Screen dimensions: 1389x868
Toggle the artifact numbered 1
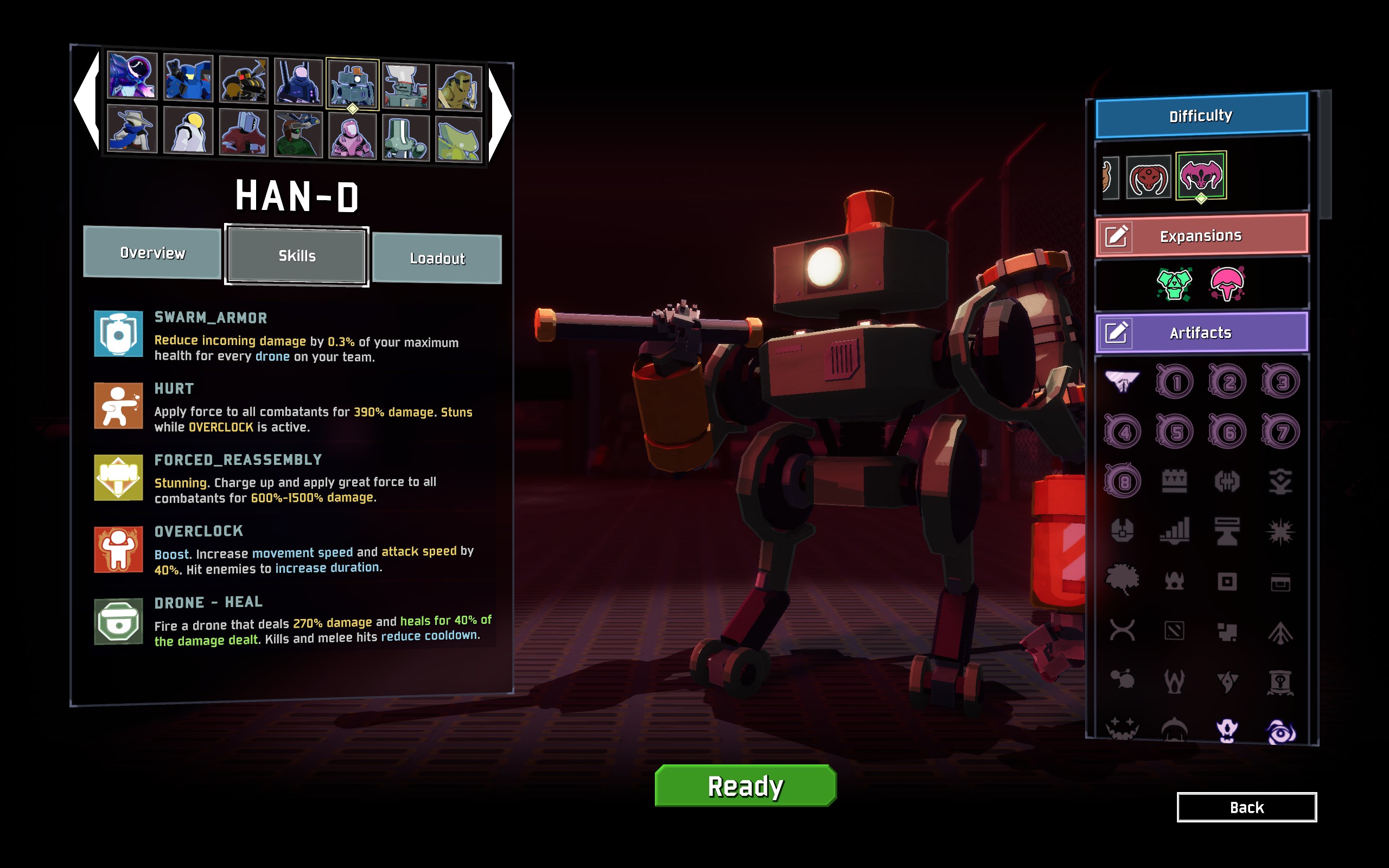point(1175,382)
